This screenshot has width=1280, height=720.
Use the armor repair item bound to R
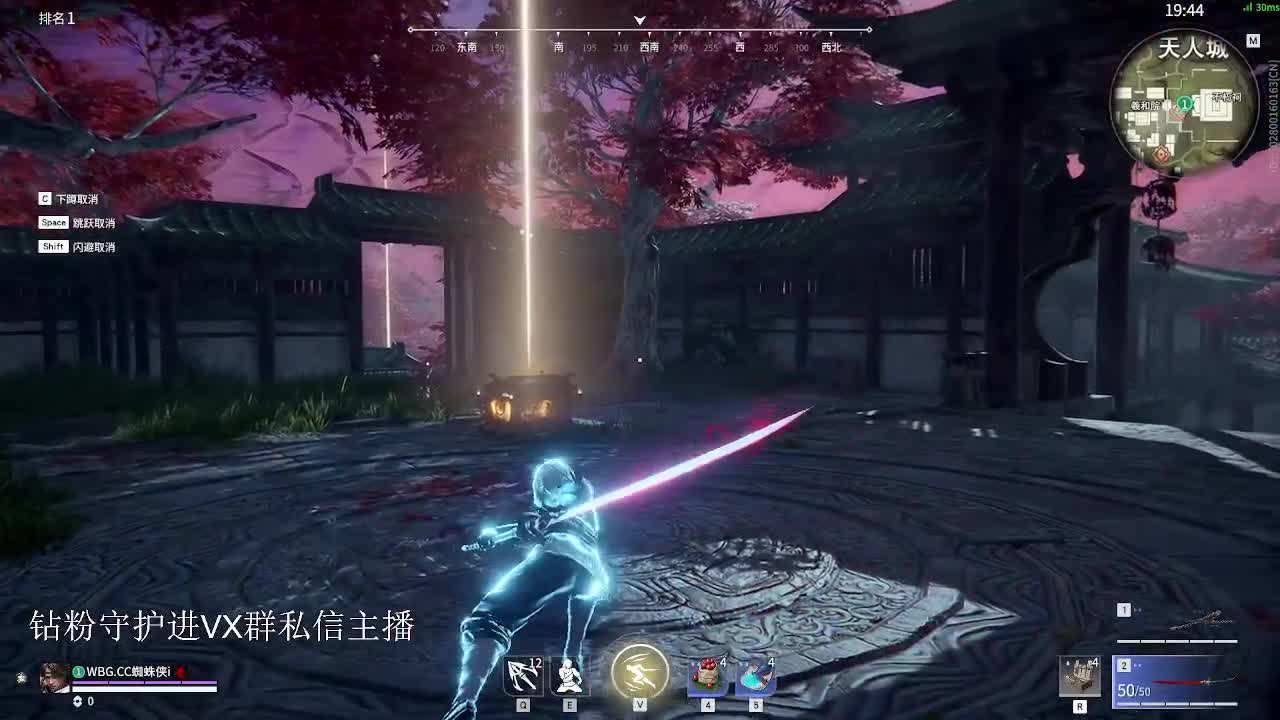pyautogui.click(x=1080, y=677)
